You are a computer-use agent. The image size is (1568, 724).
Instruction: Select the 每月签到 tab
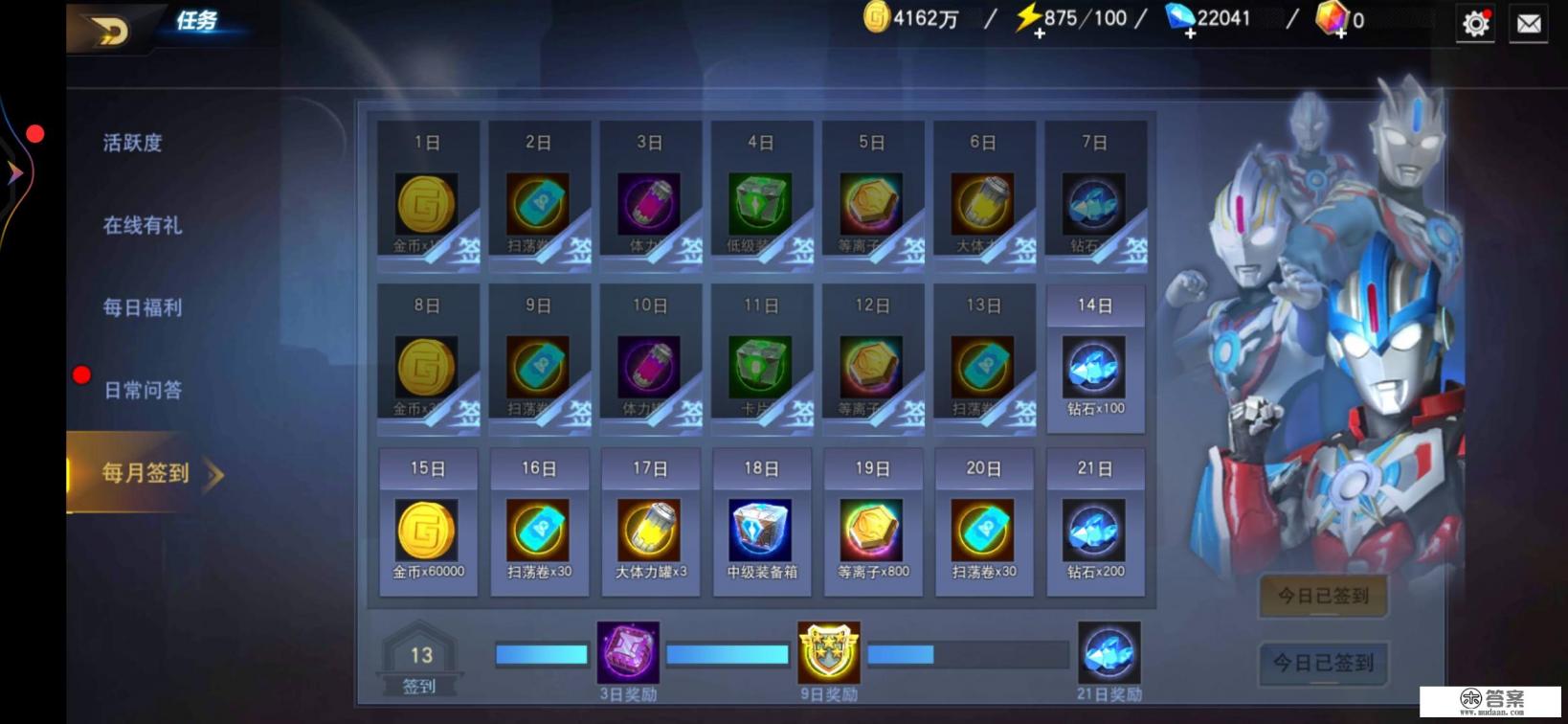coord(146,473)
